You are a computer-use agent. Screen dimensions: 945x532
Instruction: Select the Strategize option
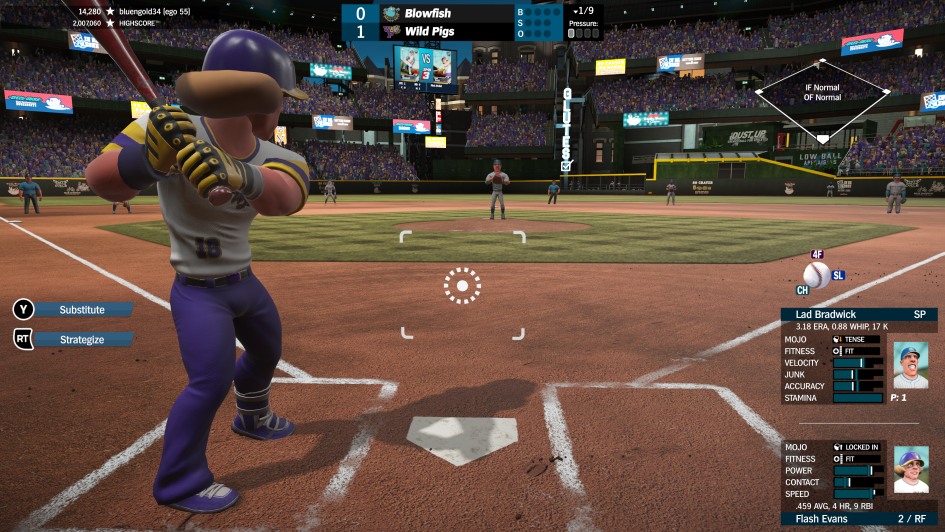click(82, 339)
